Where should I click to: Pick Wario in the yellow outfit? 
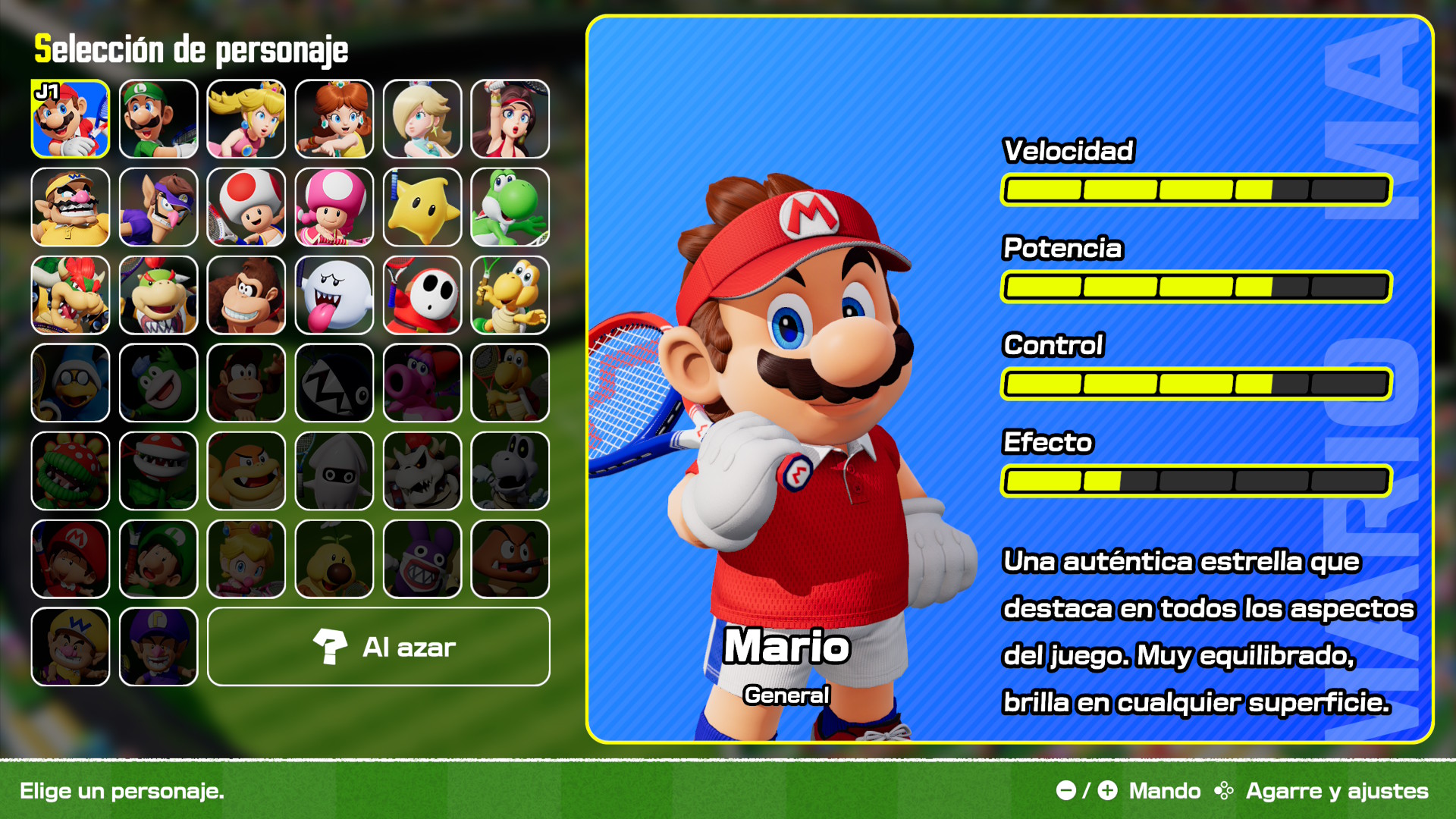click(x=71, y=207)
